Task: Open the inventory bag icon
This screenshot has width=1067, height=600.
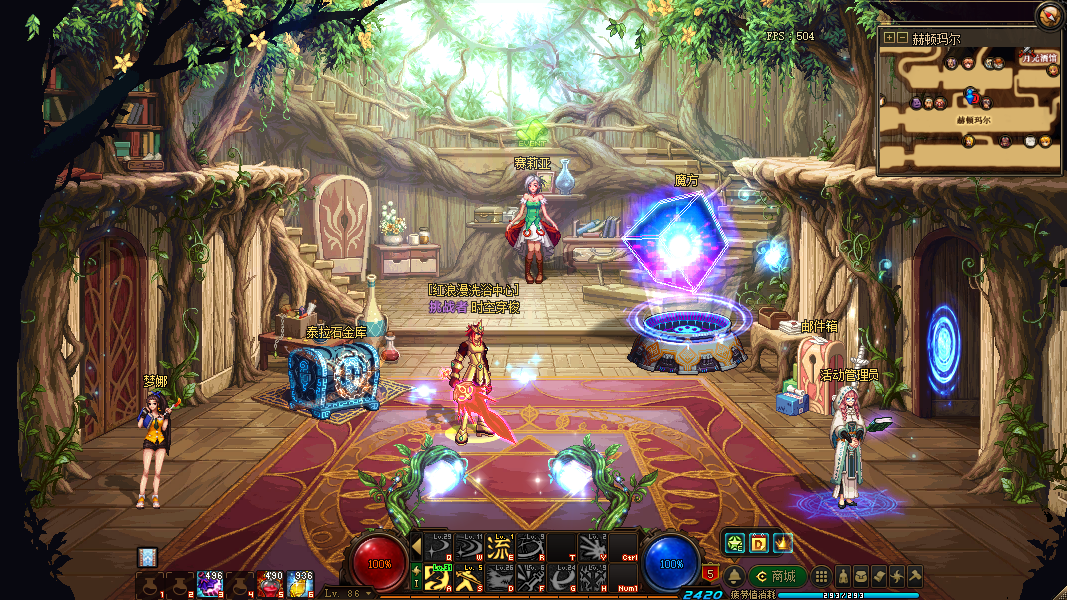Action: (860, 576)
